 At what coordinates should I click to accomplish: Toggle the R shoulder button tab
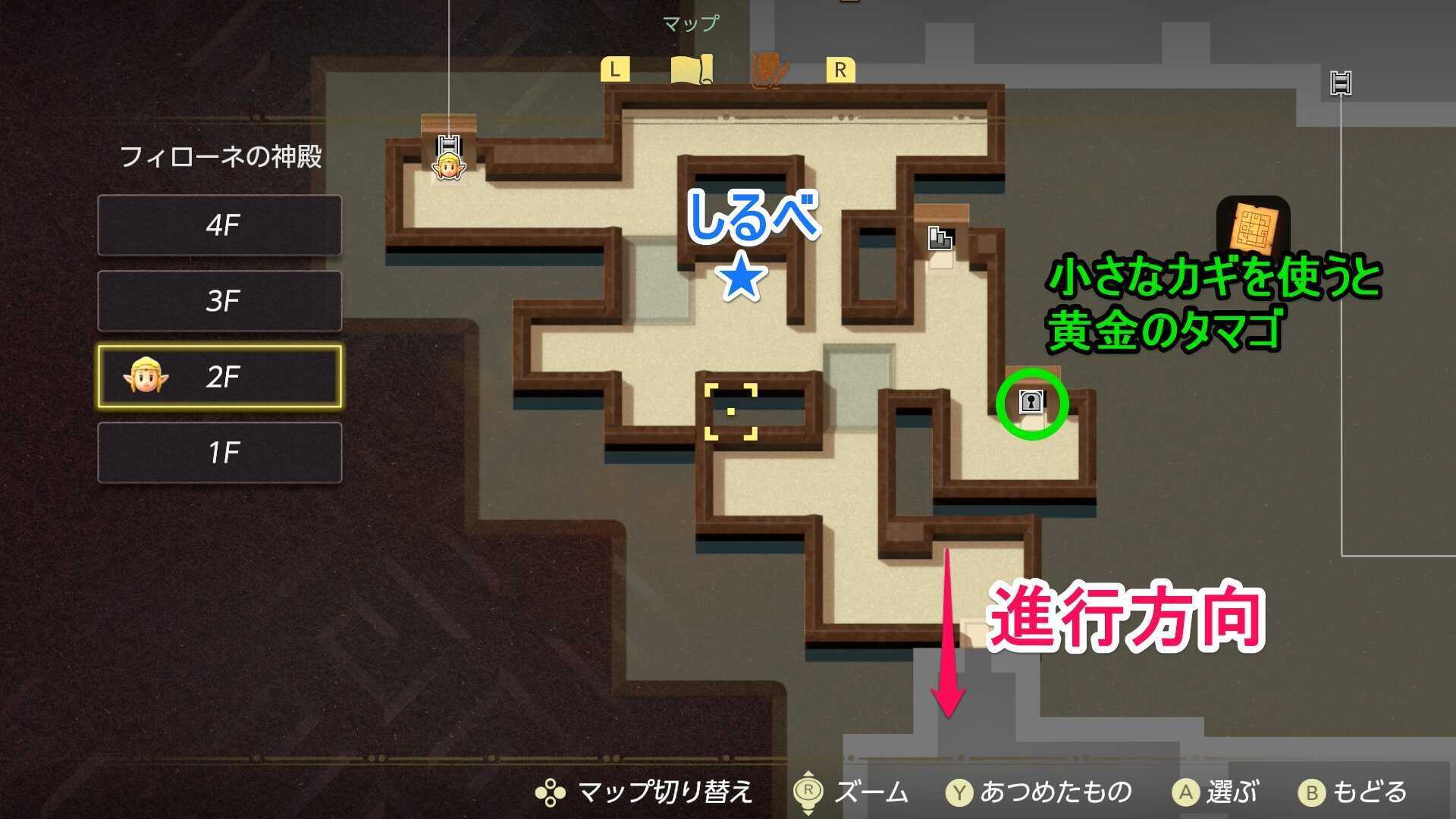(839, 69)
